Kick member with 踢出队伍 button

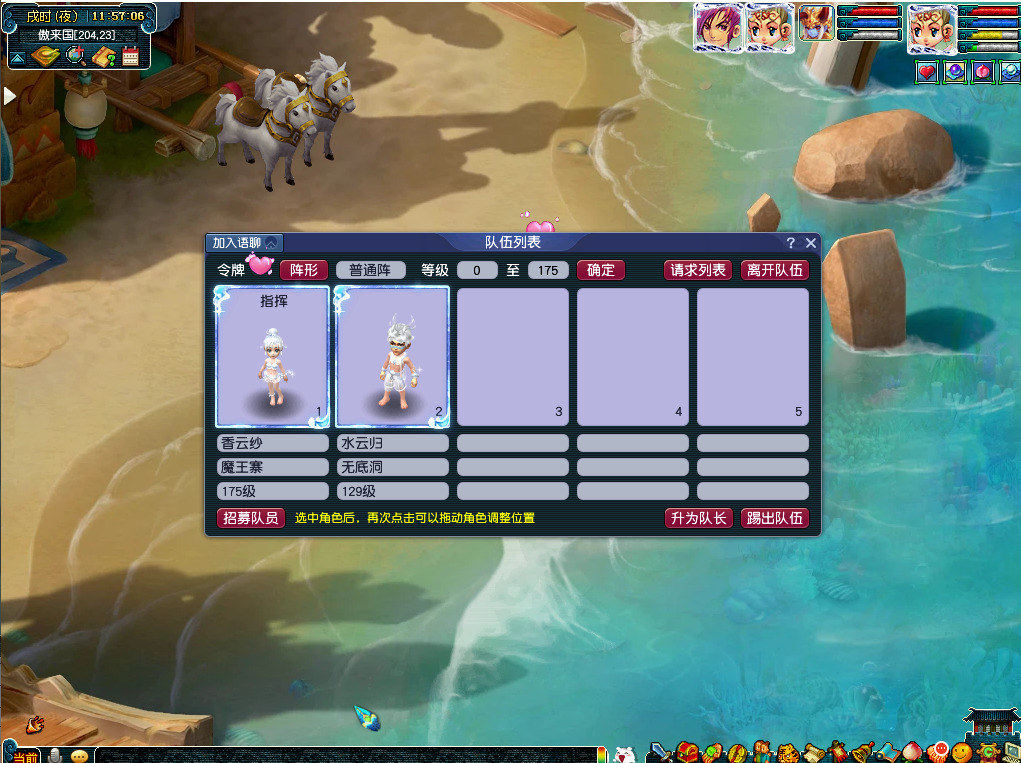click(x=774, y=518)
